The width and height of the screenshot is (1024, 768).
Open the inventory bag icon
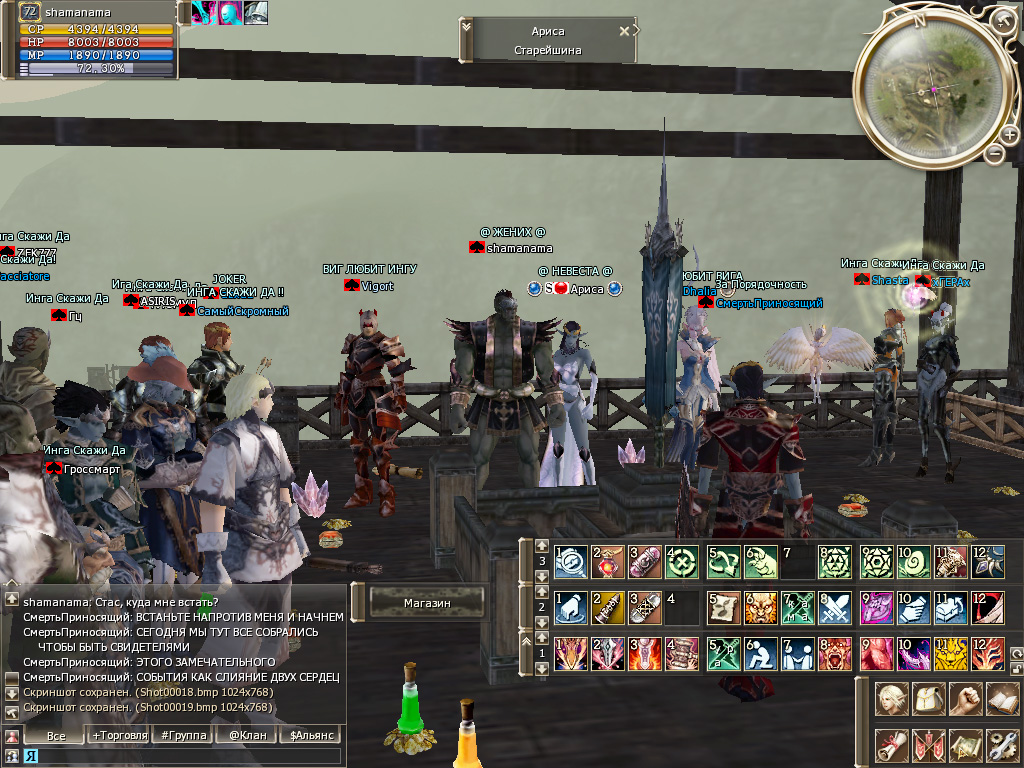point(927,698)
